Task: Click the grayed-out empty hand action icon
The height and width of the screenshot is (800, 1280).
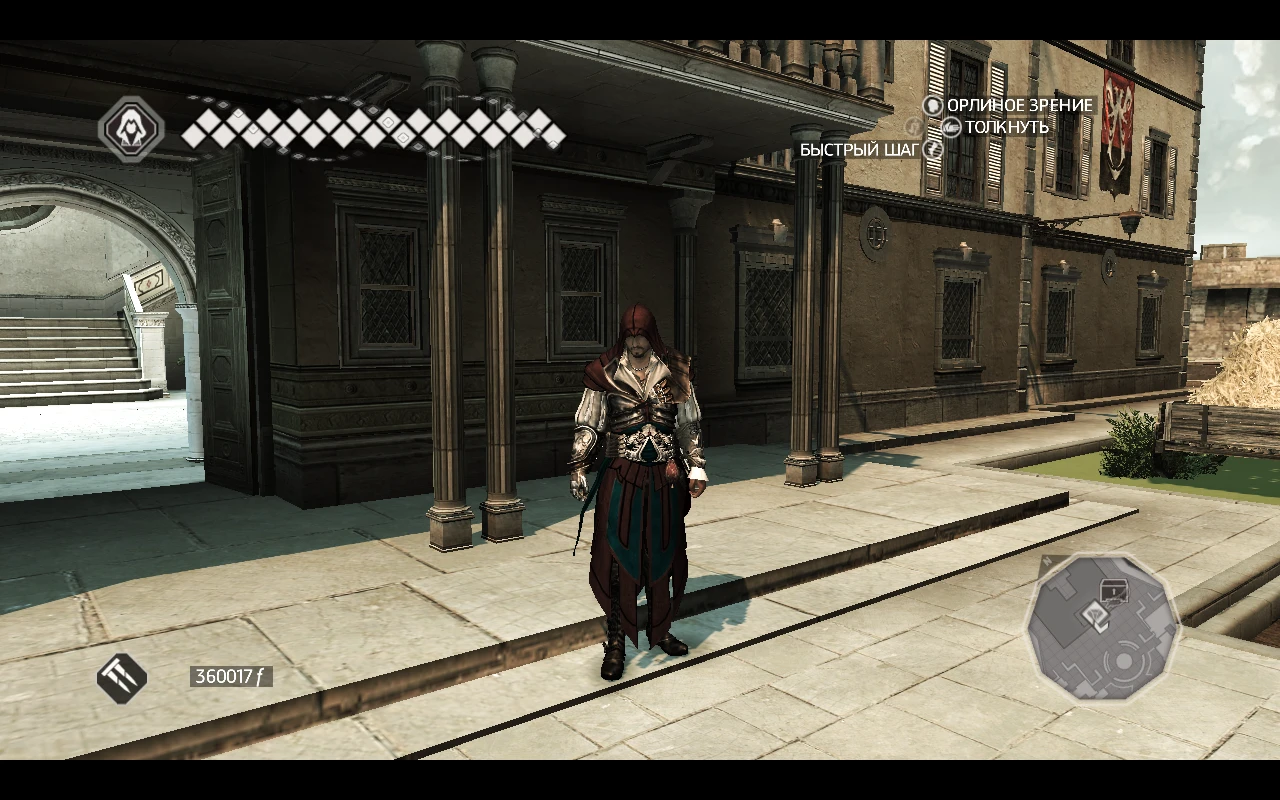Action: pos(912,127)
